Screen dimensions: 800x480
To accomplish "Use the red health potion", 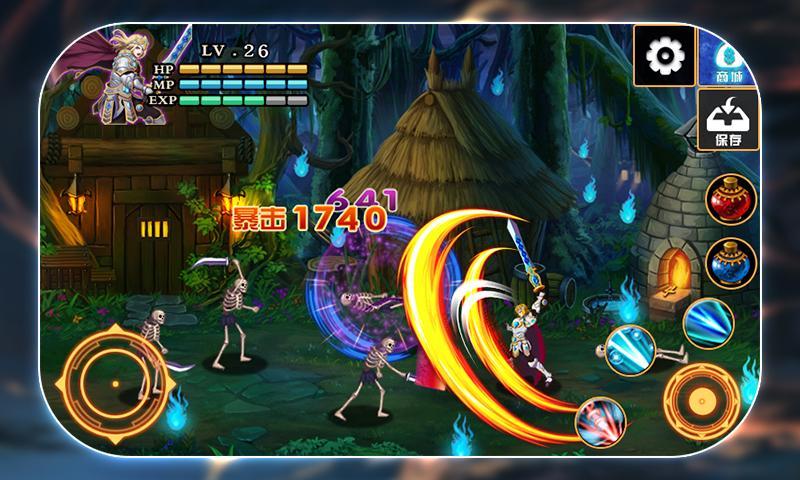I will [730, 199].
